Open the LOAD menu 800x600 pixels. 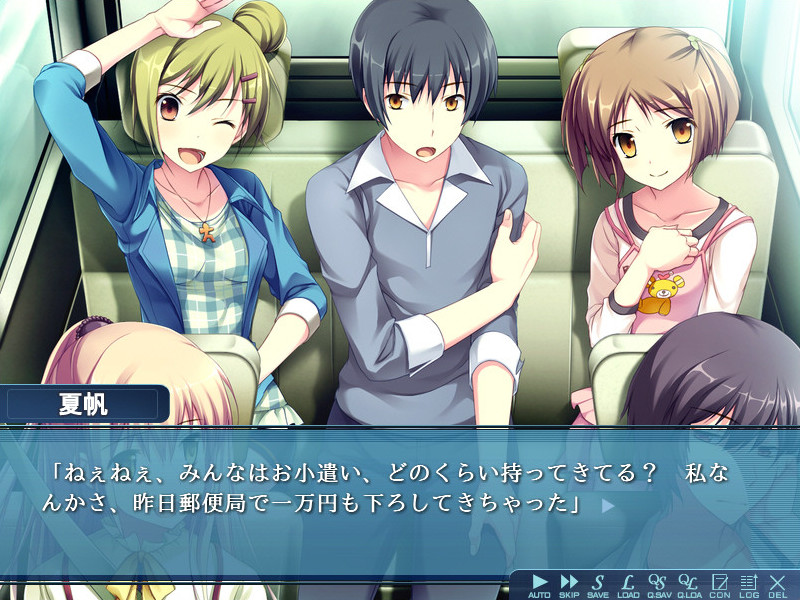point(628,584)
